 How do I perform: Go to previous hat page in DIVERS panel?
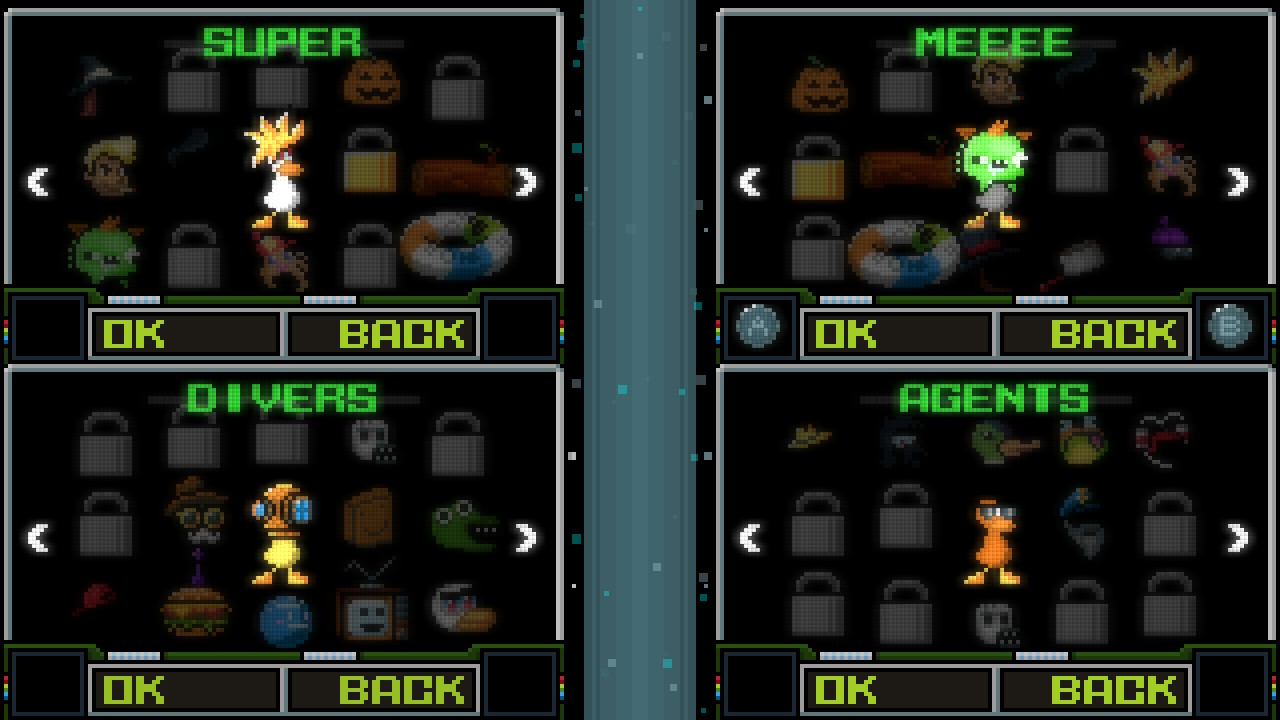(x=40, y=538)
